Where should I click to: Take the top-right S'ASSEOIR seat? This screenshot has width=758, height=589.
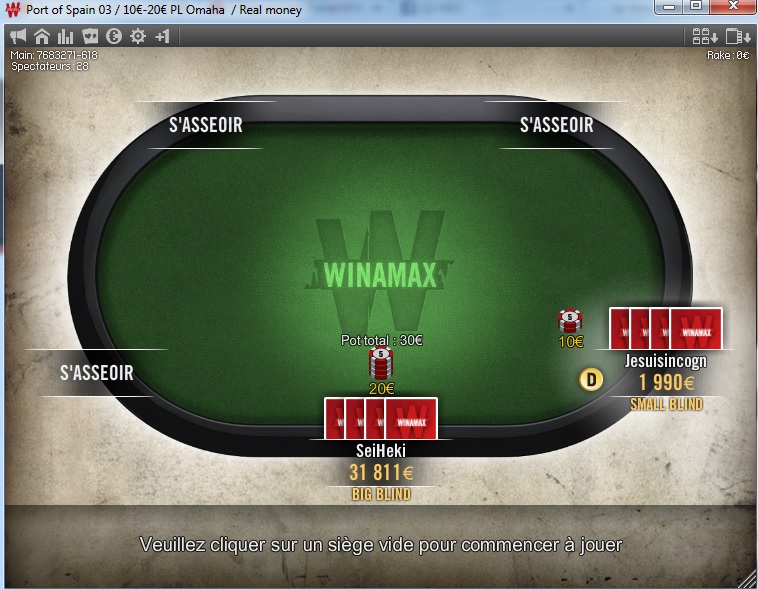(x=556, y=126)
